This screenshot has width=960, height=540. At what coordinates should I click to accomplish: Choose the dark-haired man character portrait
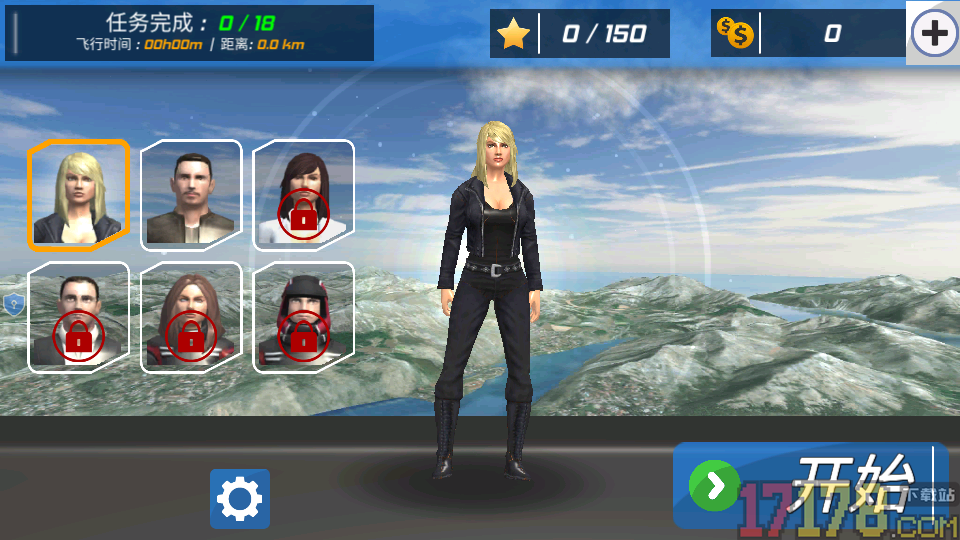191,194
